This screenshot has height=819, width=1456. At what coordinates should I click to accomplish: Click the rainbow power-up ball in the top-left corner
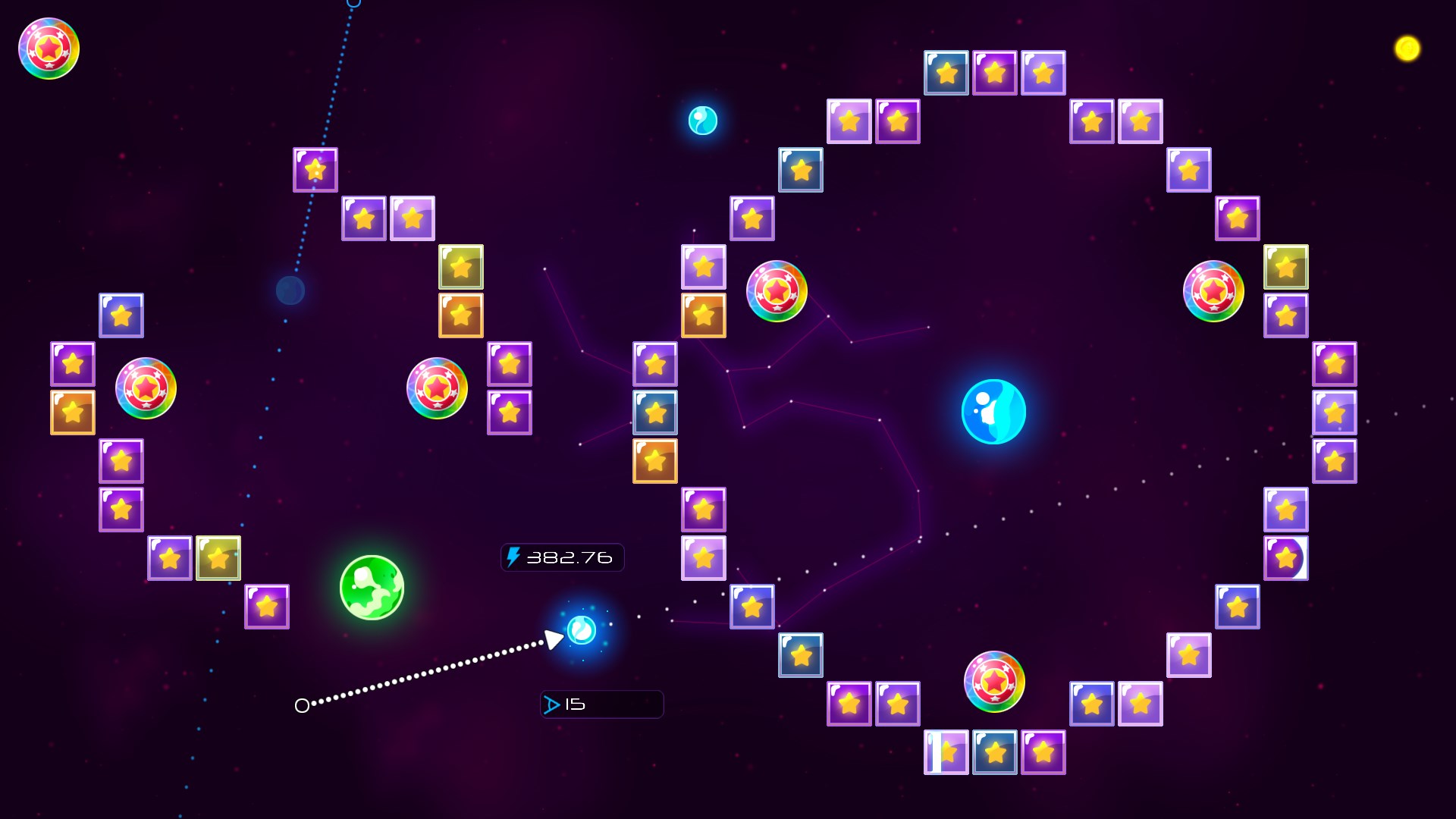[x=47, y=49]
